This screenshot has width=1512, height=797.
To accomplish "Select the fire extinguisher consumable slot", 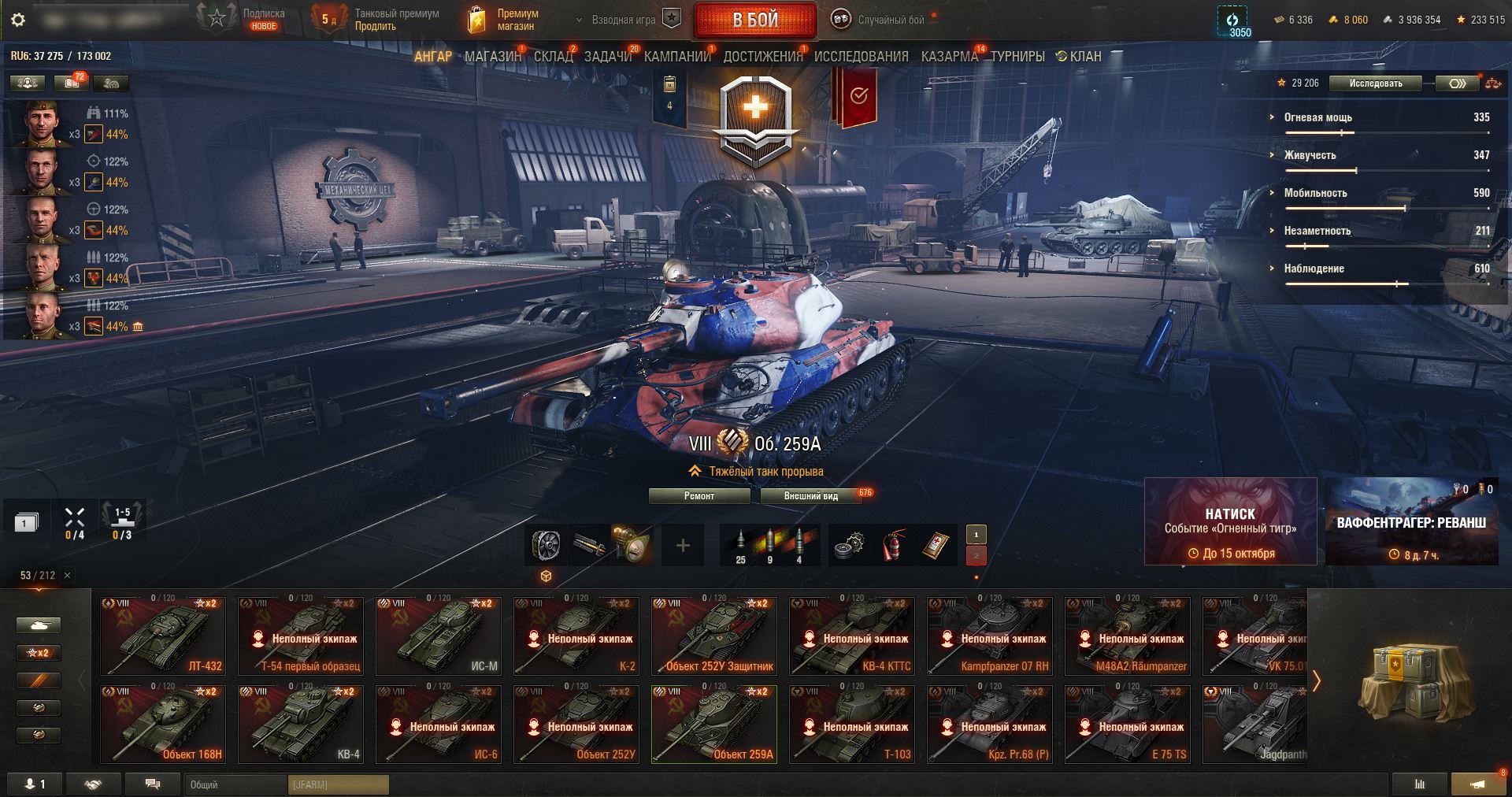I will coord(893,545).
